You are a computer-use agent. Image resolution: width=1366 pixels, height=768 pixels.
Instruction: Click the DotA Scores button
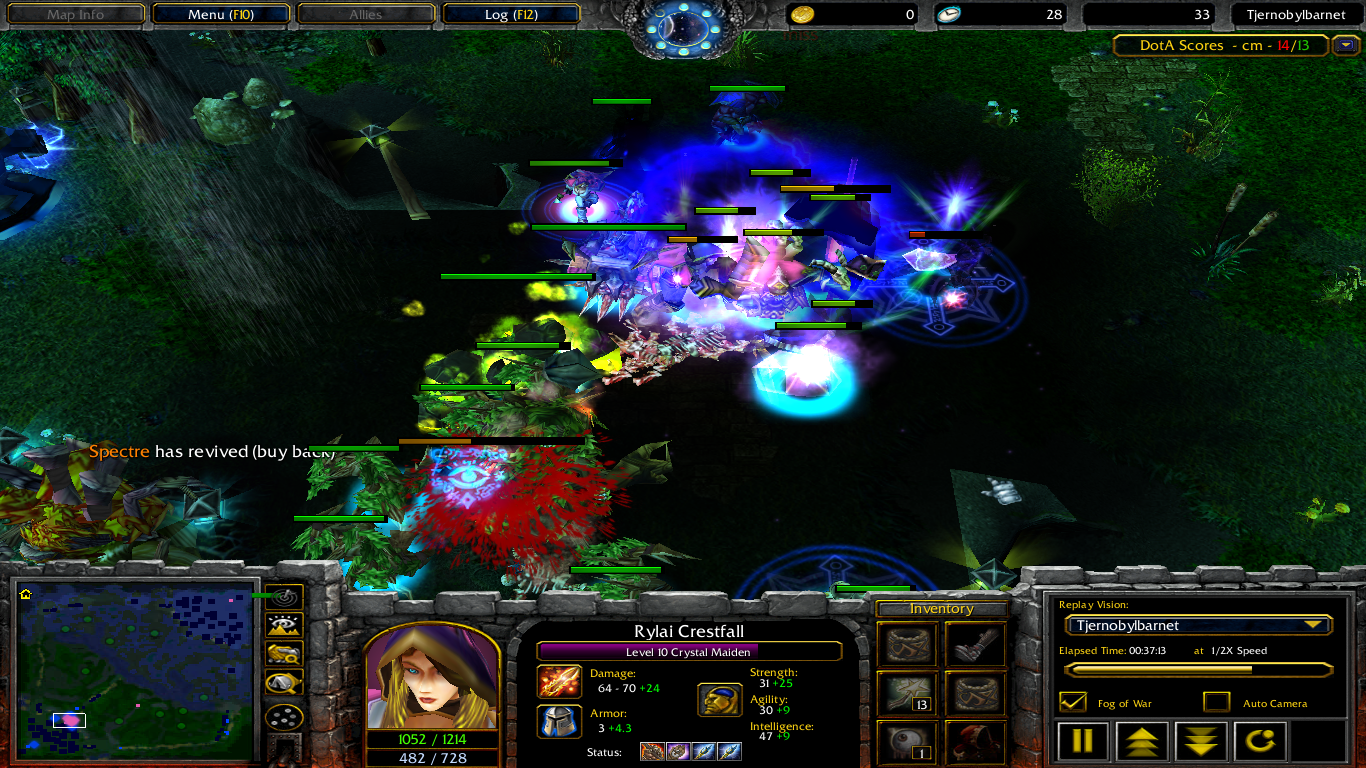click(1219, 45)
